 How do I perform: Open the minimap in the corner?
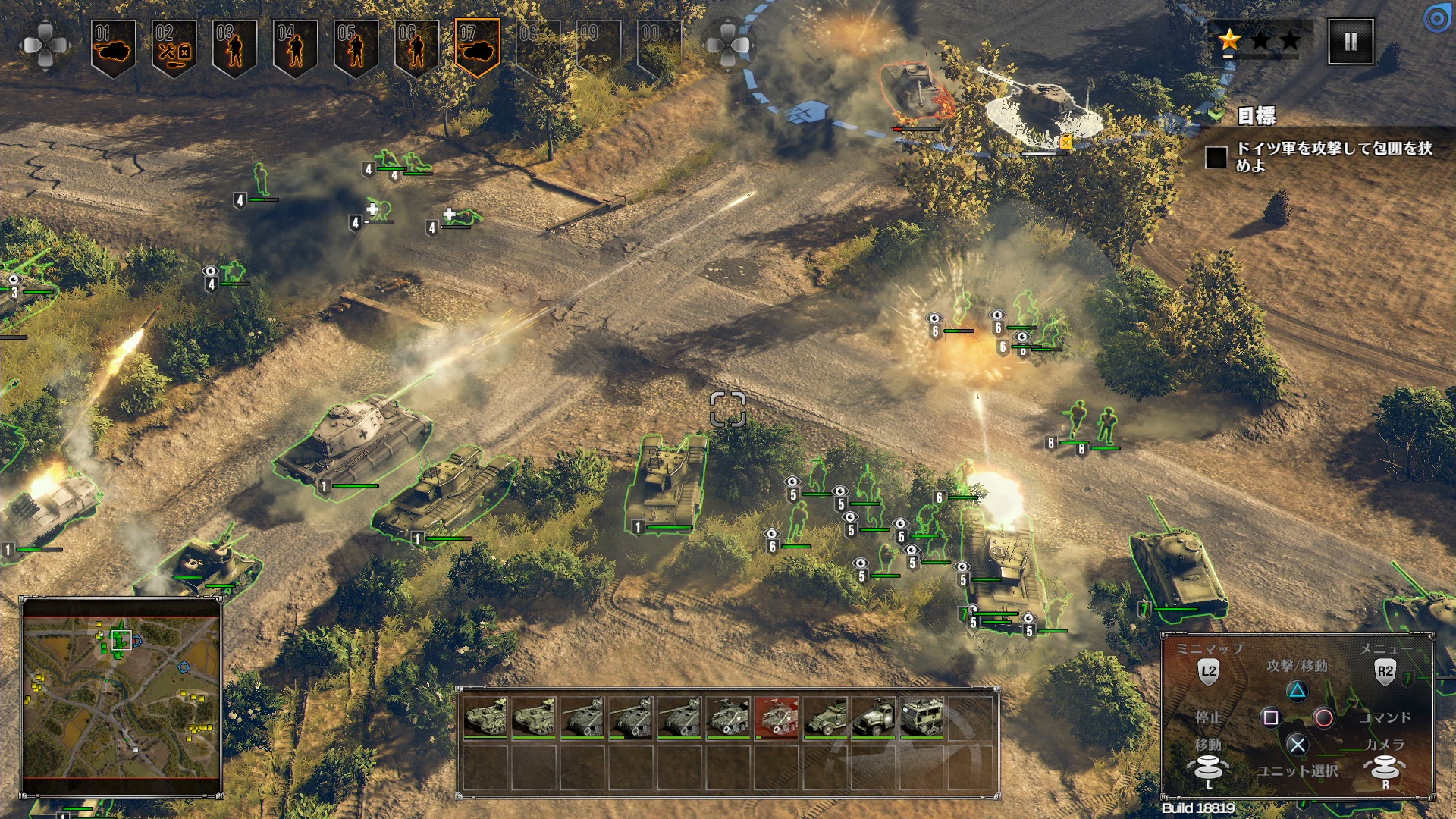pyautogui.click(x=121, y=697)
